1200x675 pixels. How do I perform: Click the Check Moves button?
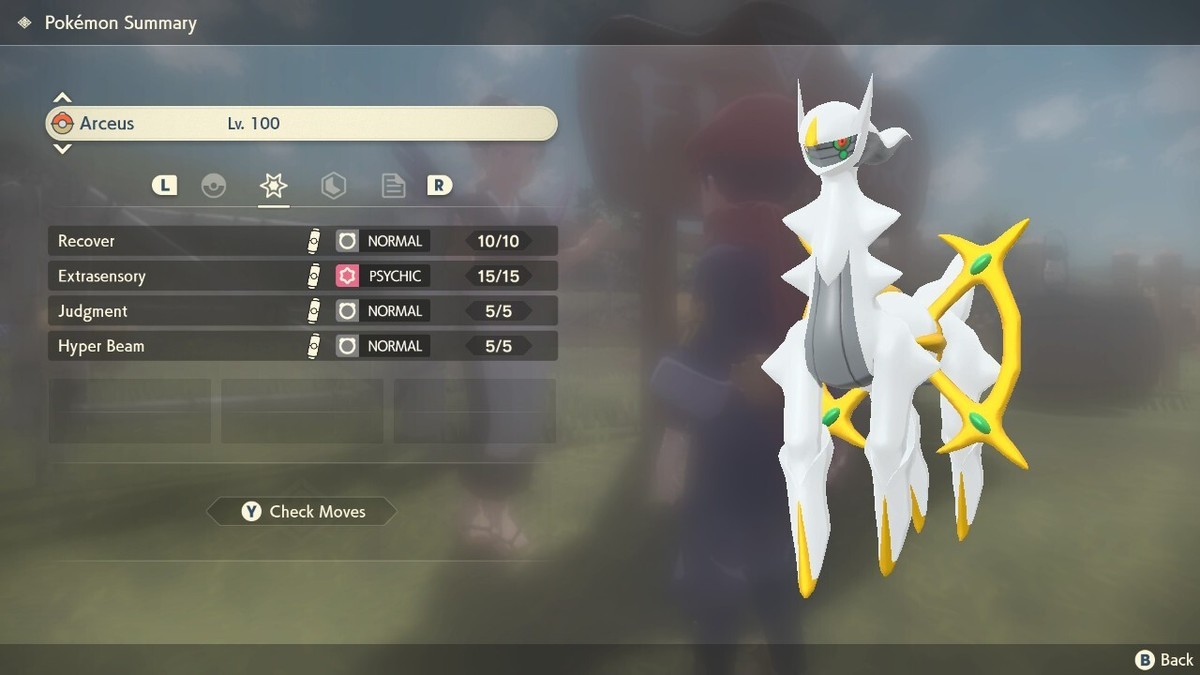pos(302,512)
